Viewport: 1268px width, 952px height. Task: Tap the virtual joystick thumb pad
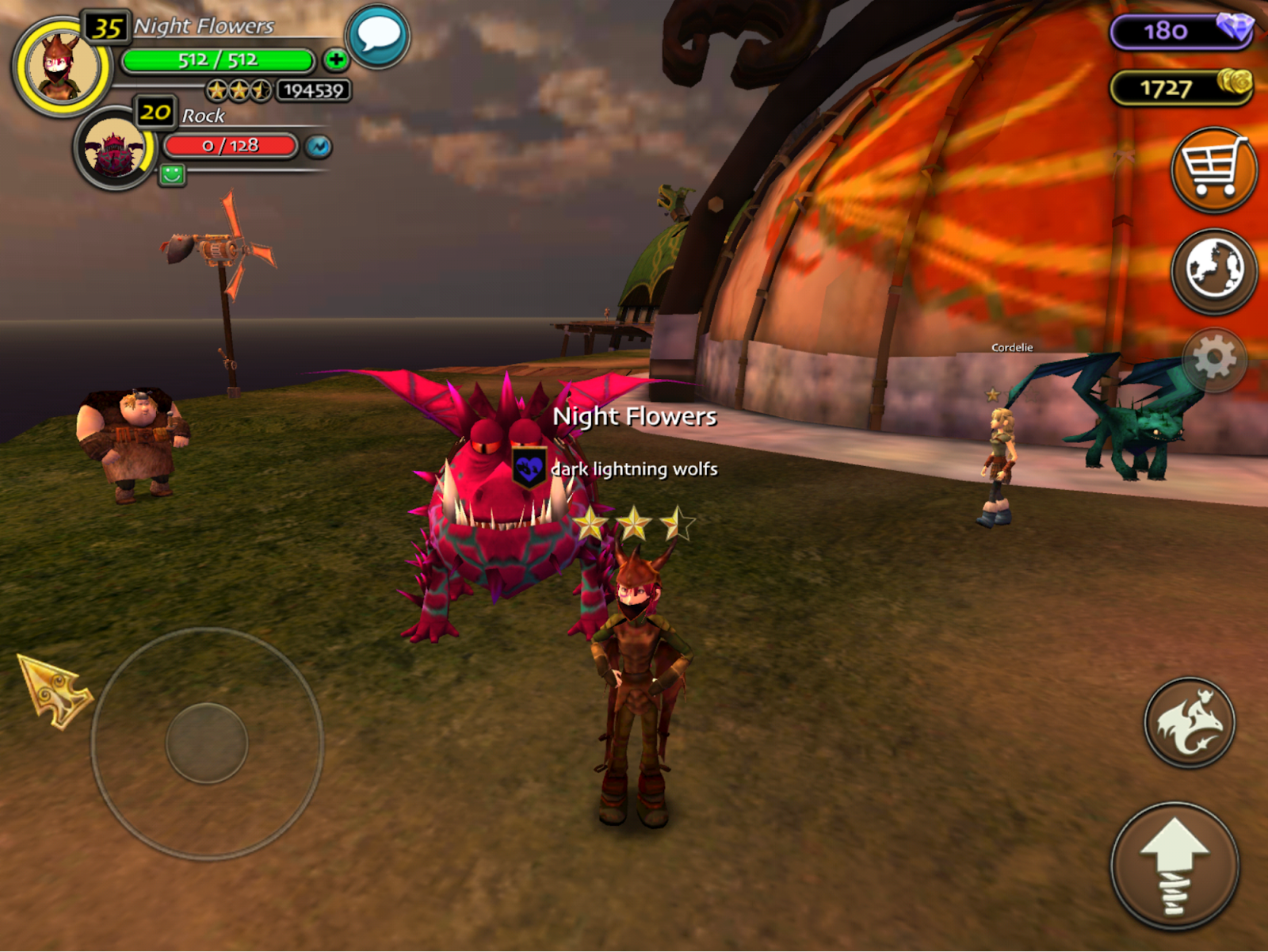207,744
